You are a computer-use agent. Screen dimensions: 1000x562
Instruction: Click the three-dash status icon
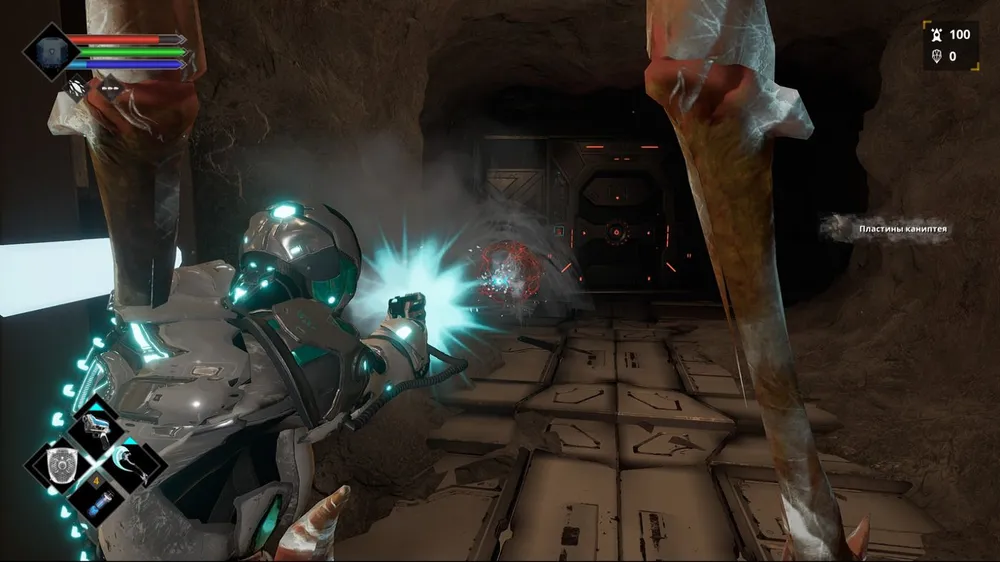109,87
